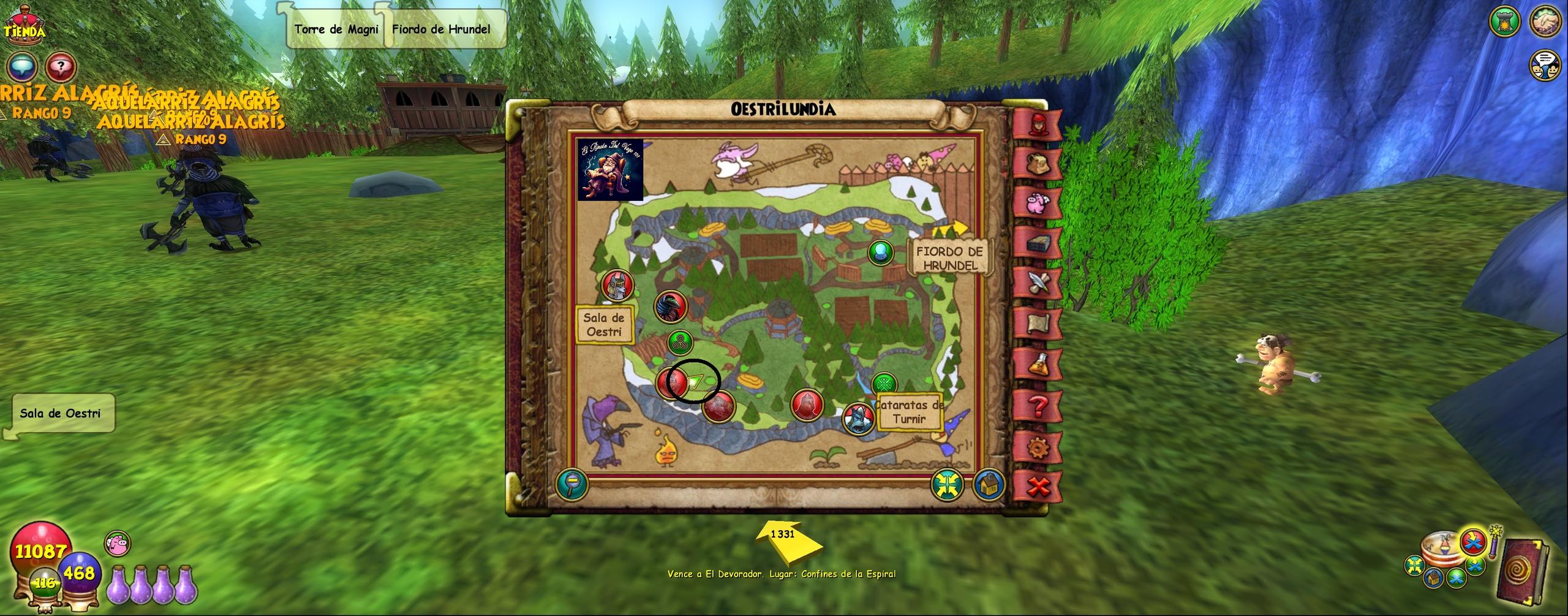The height and width of the screenshot is (616, 1568).
Task: Click the magnifying glass zoom button on map
Action: [572, 484]
